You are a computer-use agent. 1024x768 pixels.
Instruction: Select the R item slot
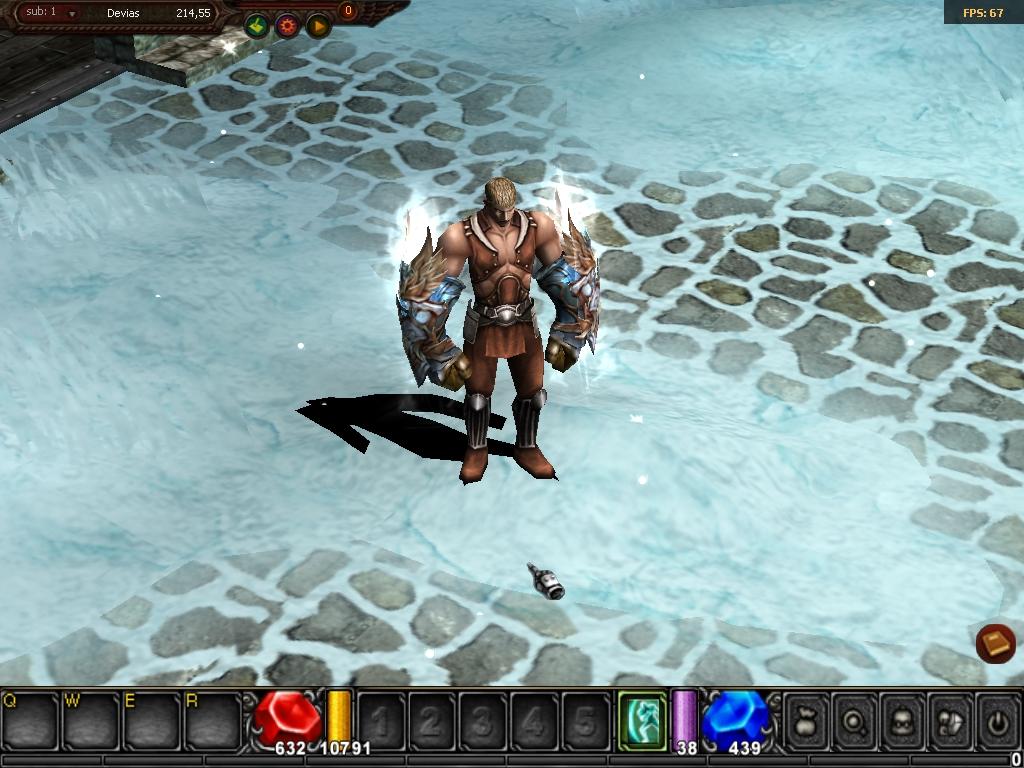[x=211, y=719]
